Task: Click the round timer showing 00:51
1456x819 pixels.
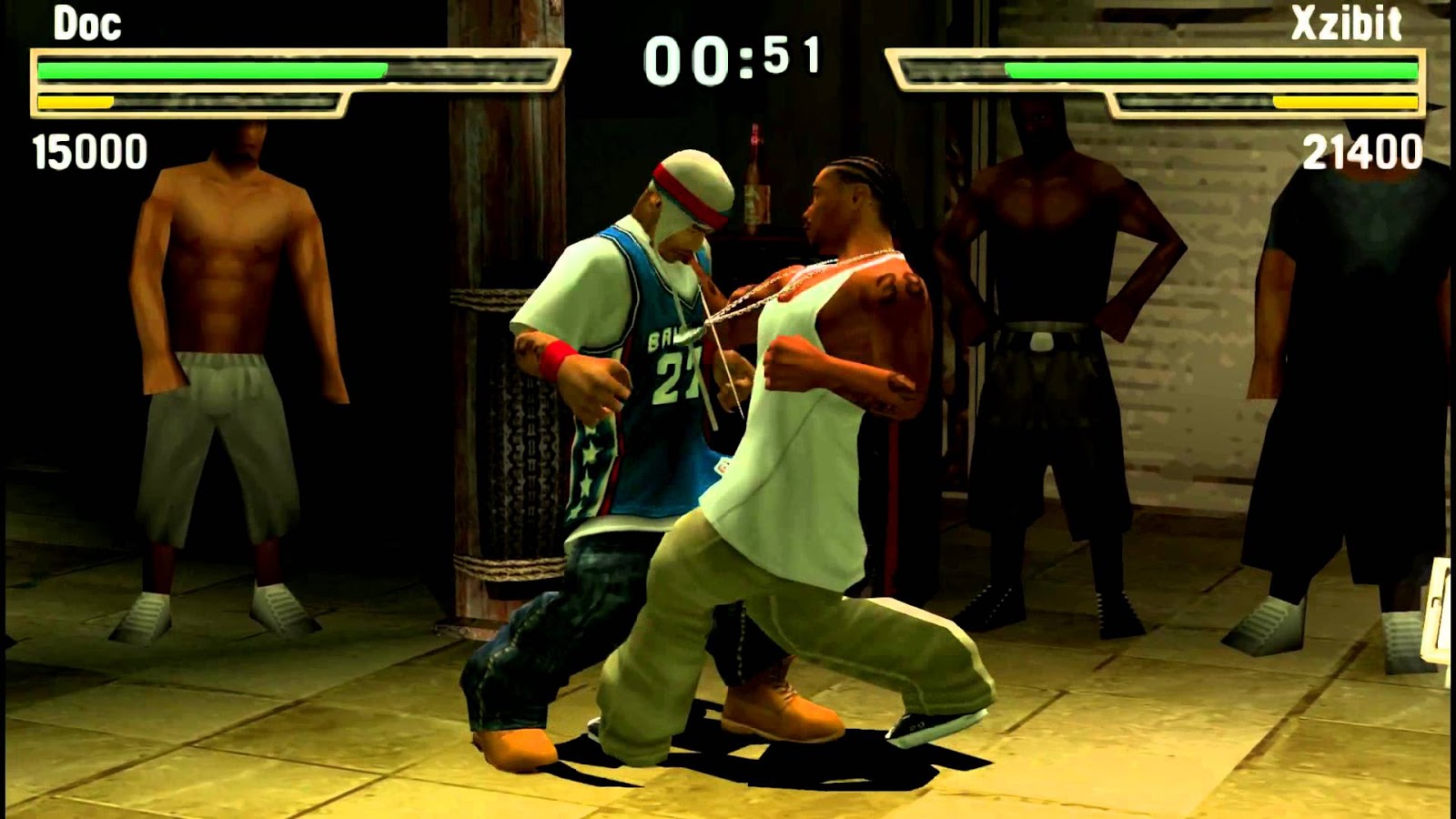Action: coord(737,56)
